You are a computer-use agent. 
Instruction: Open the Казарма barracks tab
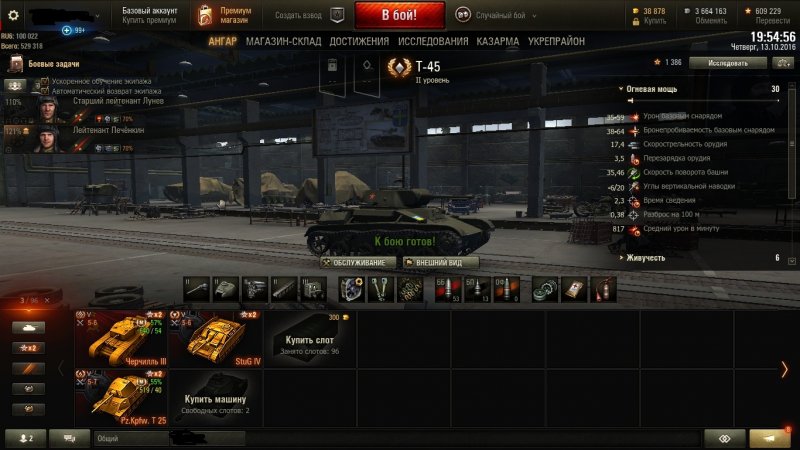click(497, 42)
